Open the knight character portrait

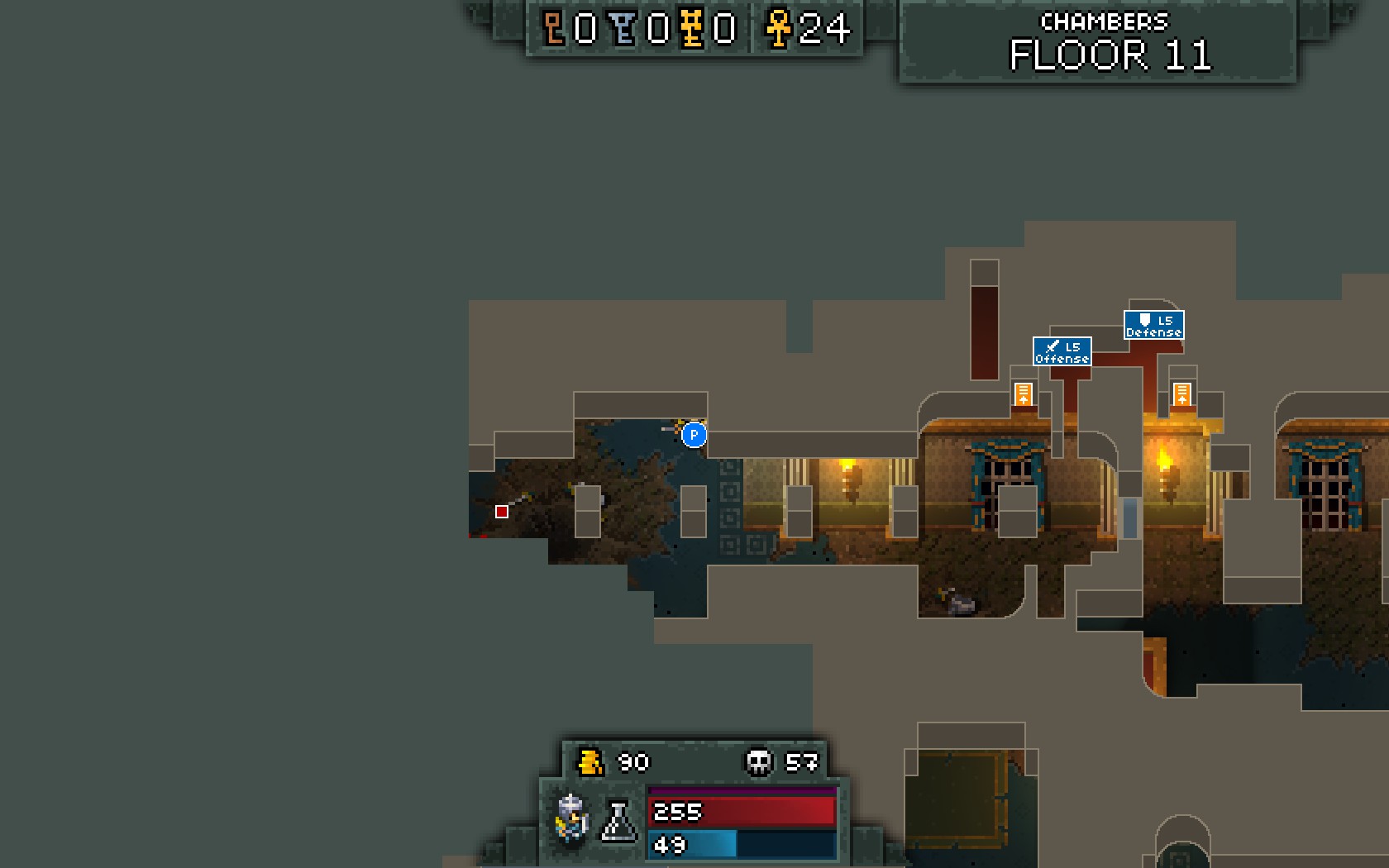click(x=572, y=818)
